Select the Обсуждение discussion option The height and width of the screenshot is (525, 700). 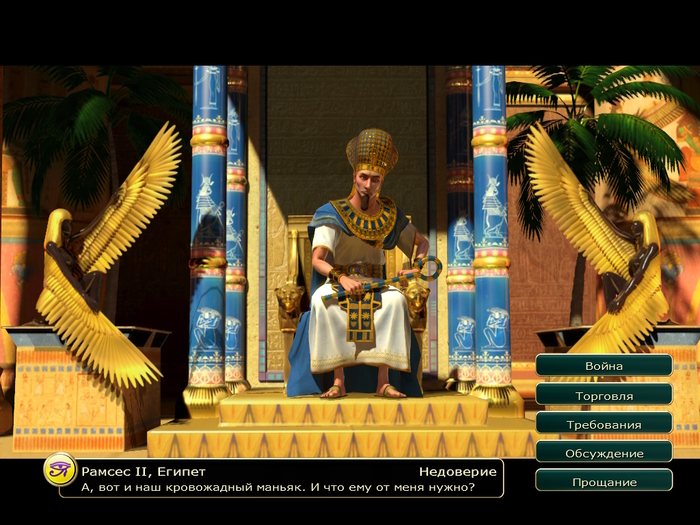(603, 453)
